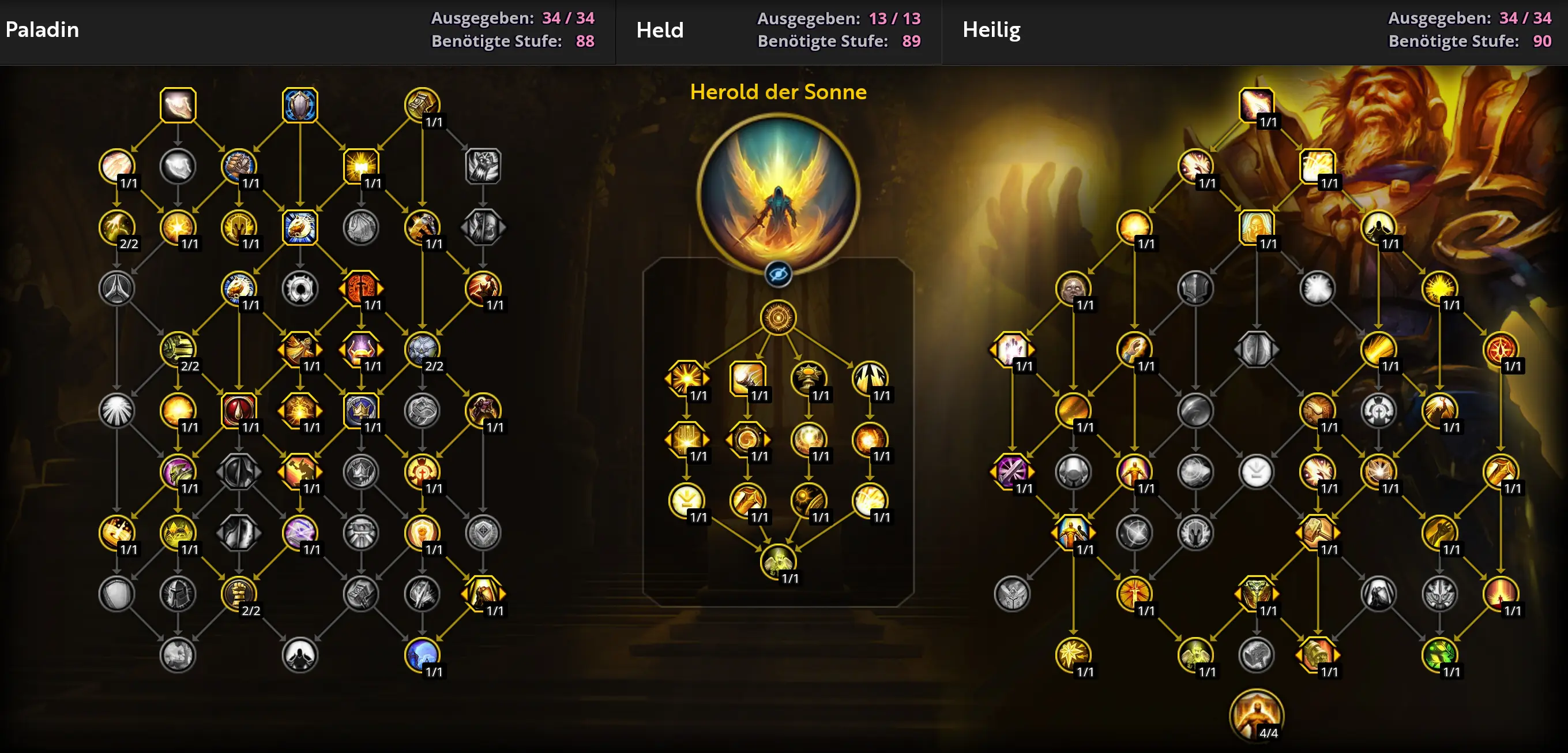Select the Handauflegung talent atop the Paladin tree
Viewport: 1568px width, 753px height.
(x=178, y=104)
